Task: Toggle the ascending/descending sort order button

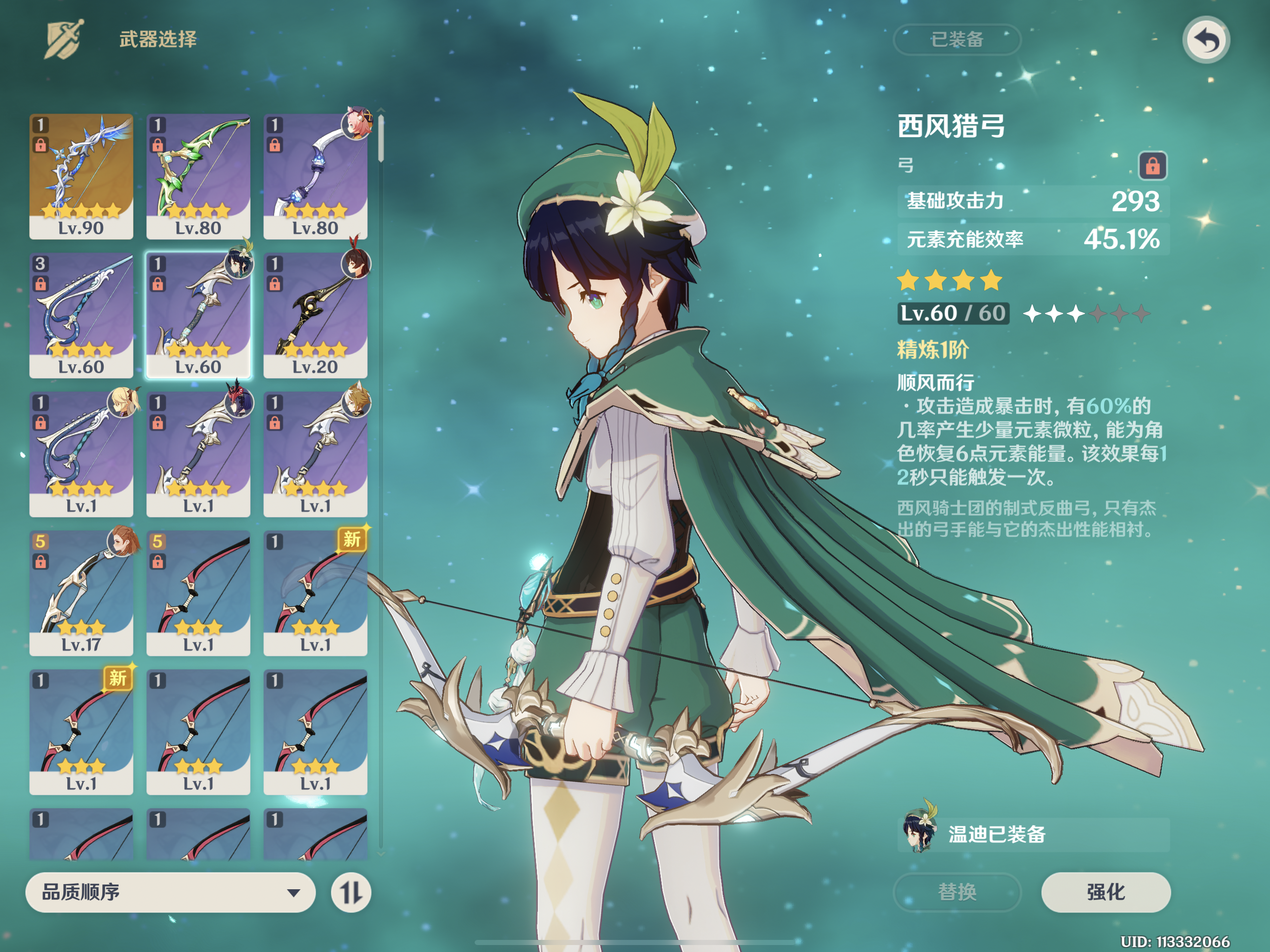Action: [351, 892]
